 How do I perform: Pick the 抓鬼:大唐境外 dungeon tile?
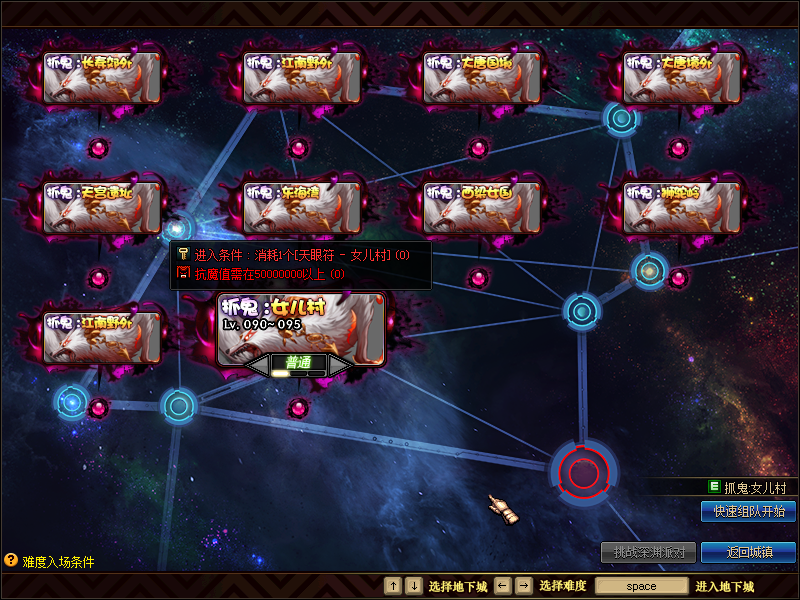tap(682, 78)
